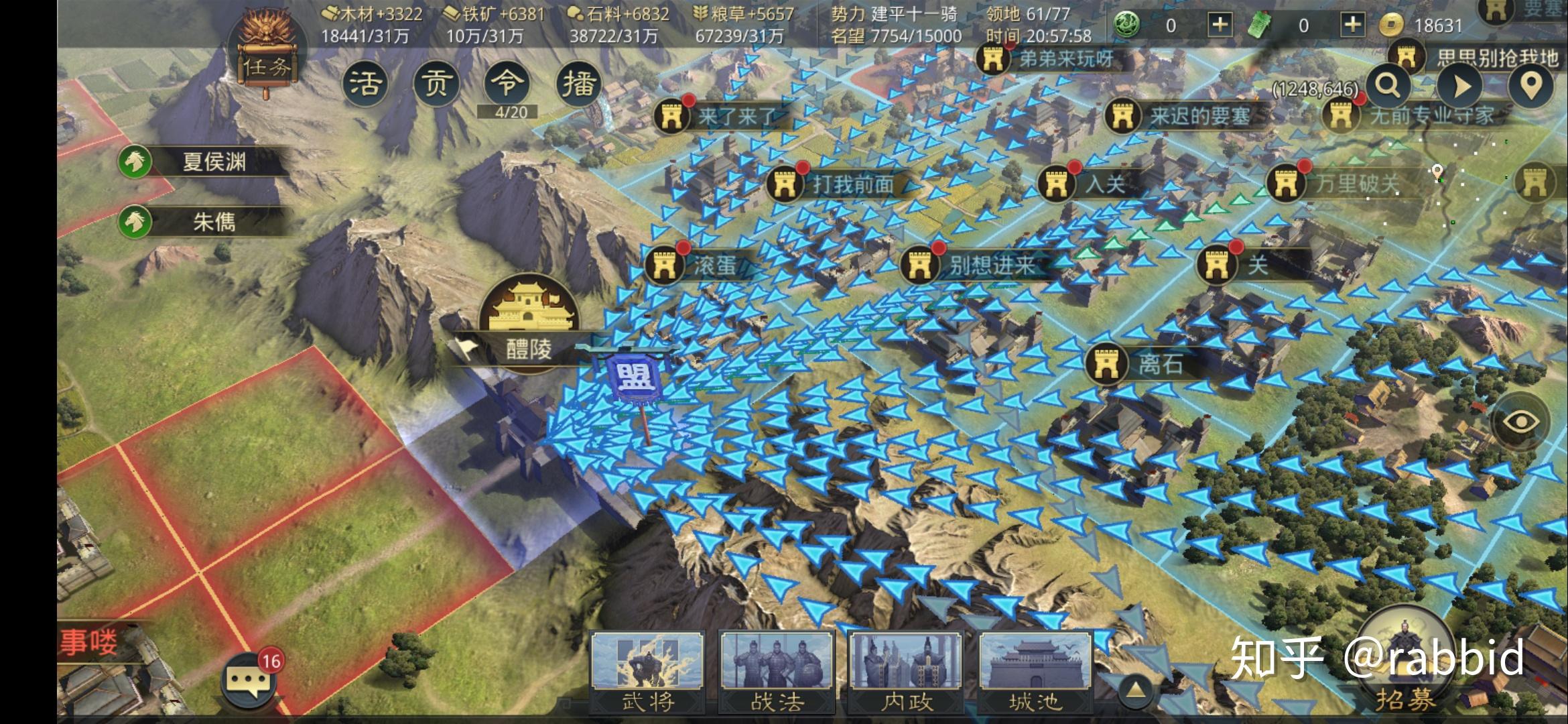The height and width of the screenshot is (724, 1568).
Task: Open the 活 activity button
Action: [x=365, y=84]
